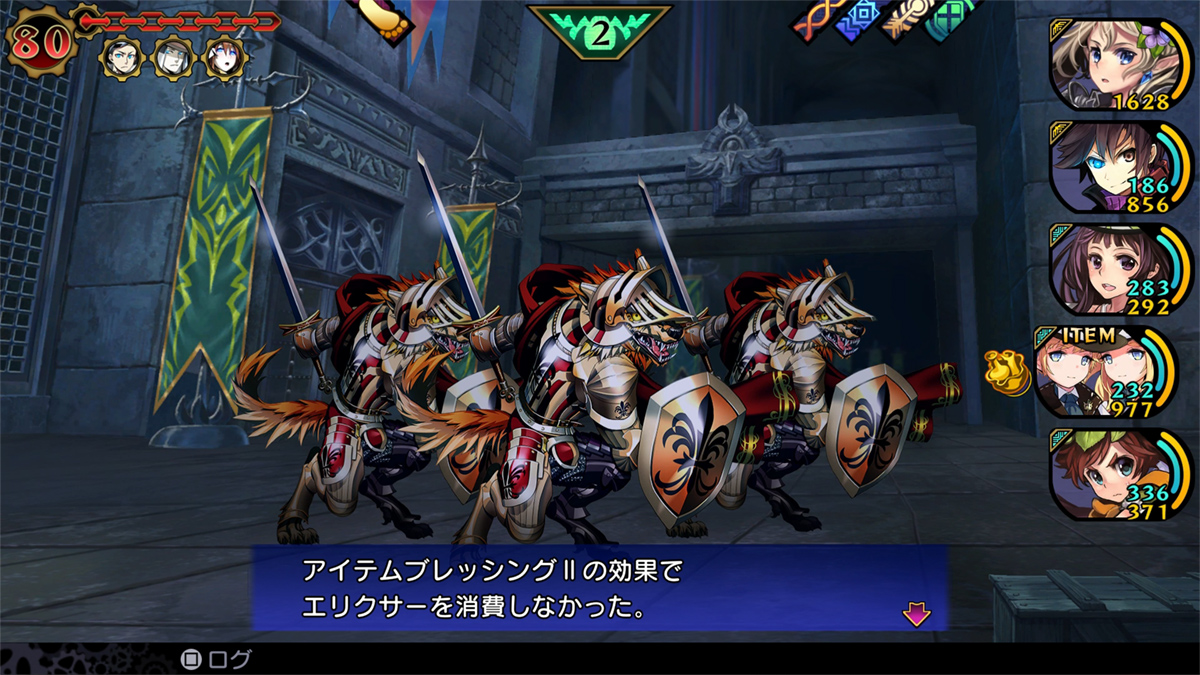1200x675 pixels.
Task: Click the dark-haired man gear portrait
Action: coord(119,59)
